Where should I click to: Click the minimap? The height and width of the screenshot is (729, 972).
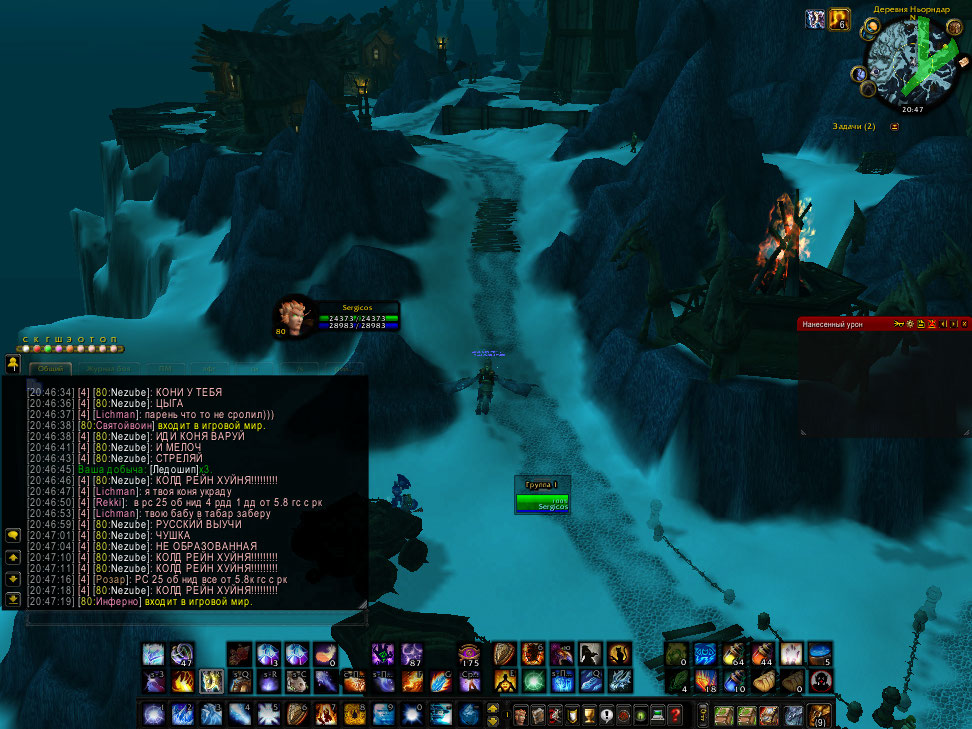coord(911,63)
